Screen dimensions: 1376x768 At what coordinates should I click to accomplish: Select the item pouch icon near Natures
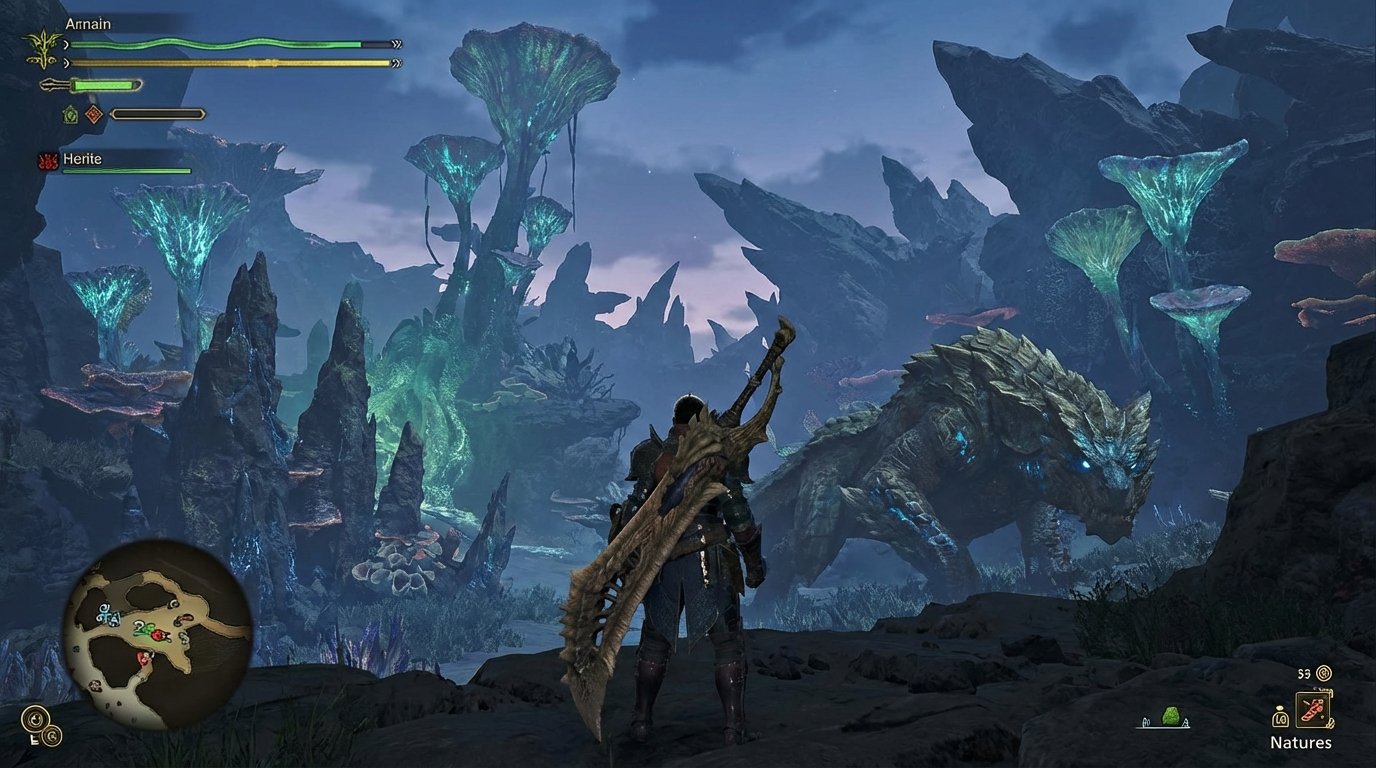pyautogui.click(x=1281, y=719)
